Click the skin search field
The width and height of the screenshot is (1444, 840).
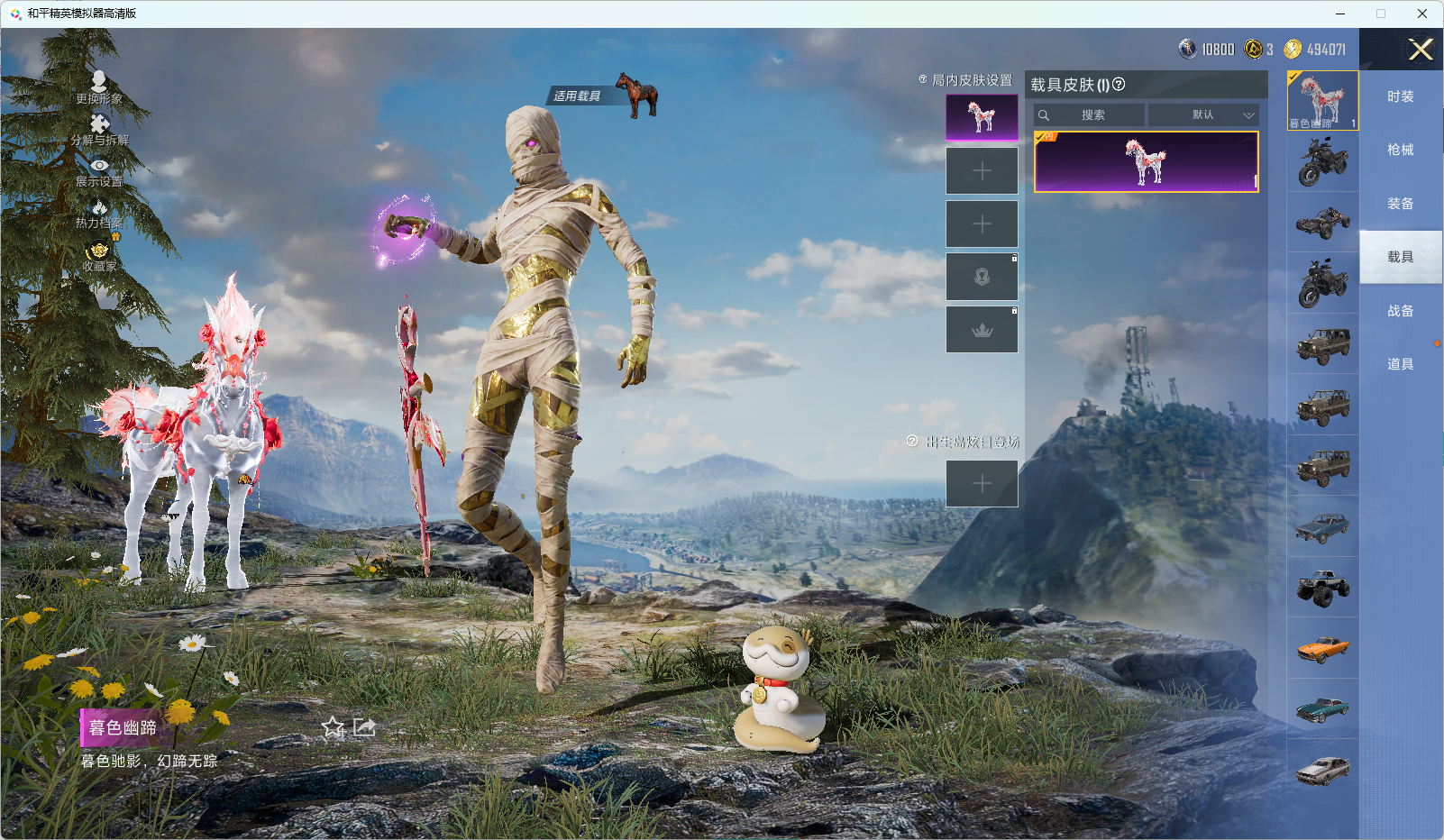1092,115
